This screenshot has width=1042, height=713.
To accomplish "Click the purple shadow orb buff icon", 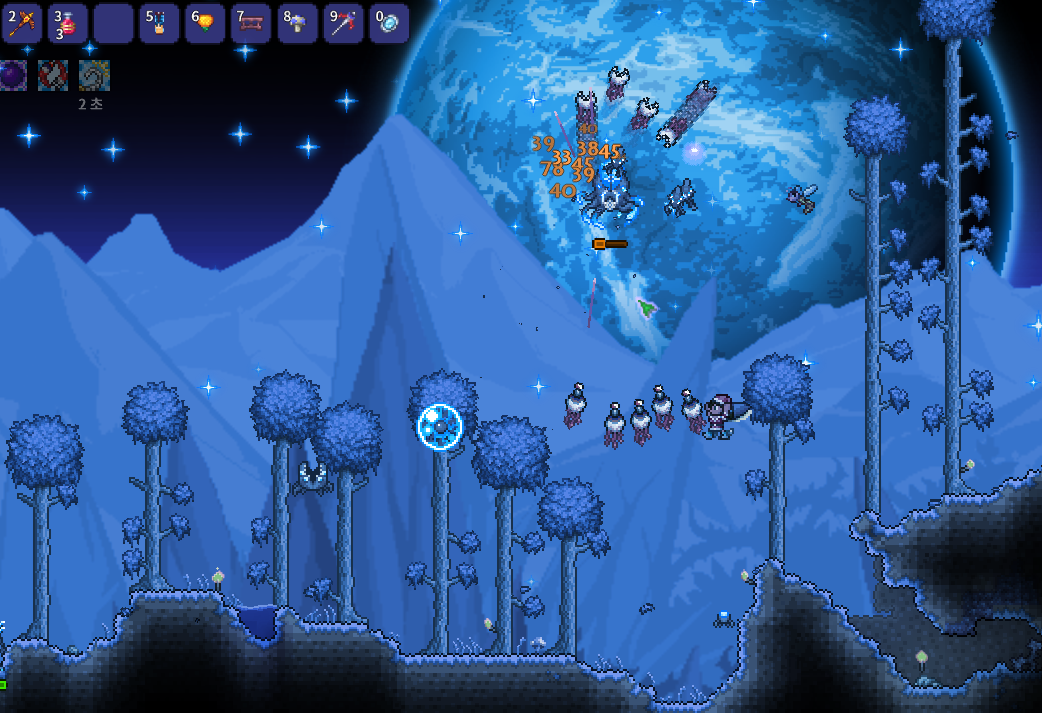I will (13, 75).
